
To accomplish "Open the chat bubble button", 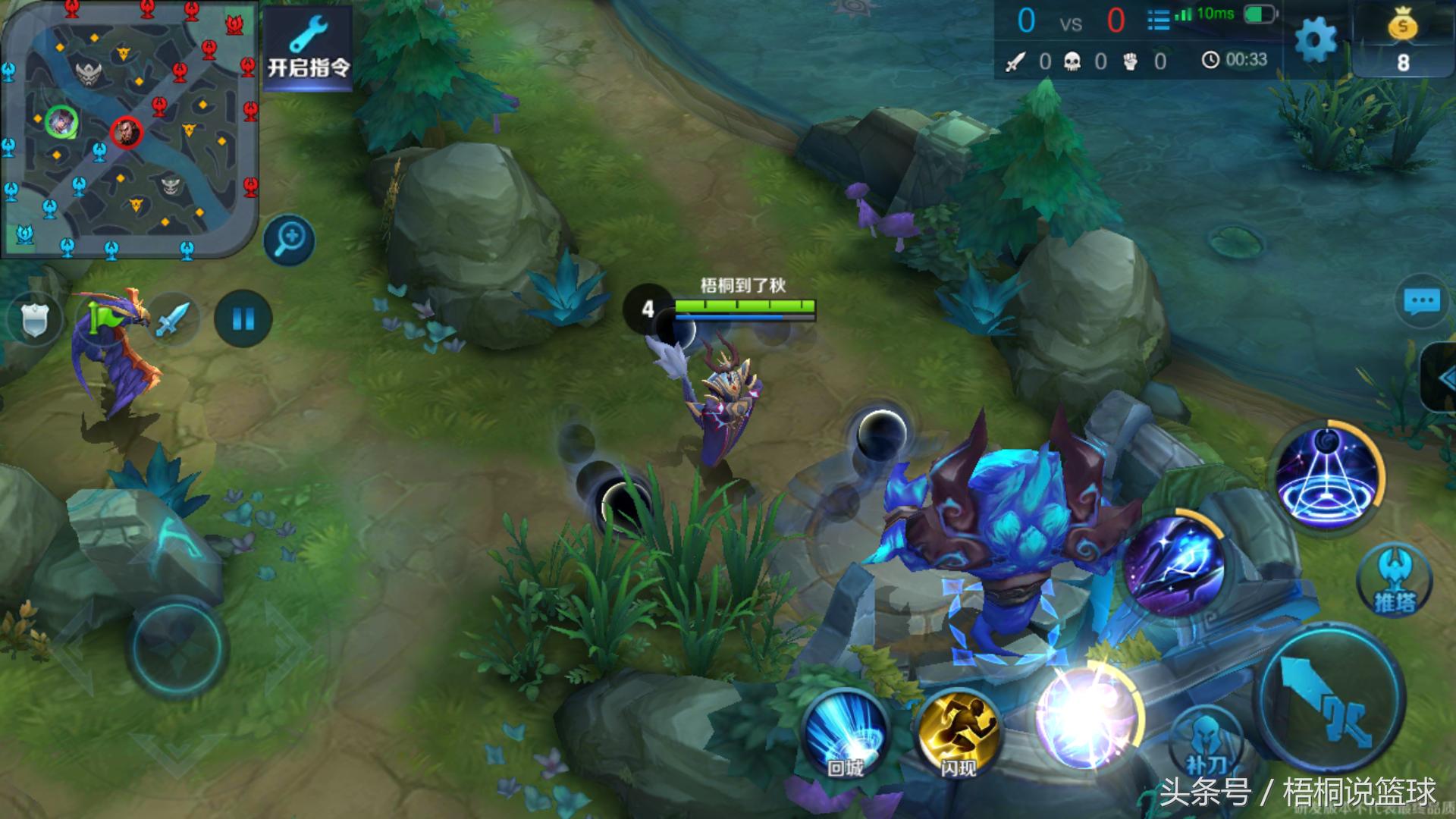I will click(1421, 302).
